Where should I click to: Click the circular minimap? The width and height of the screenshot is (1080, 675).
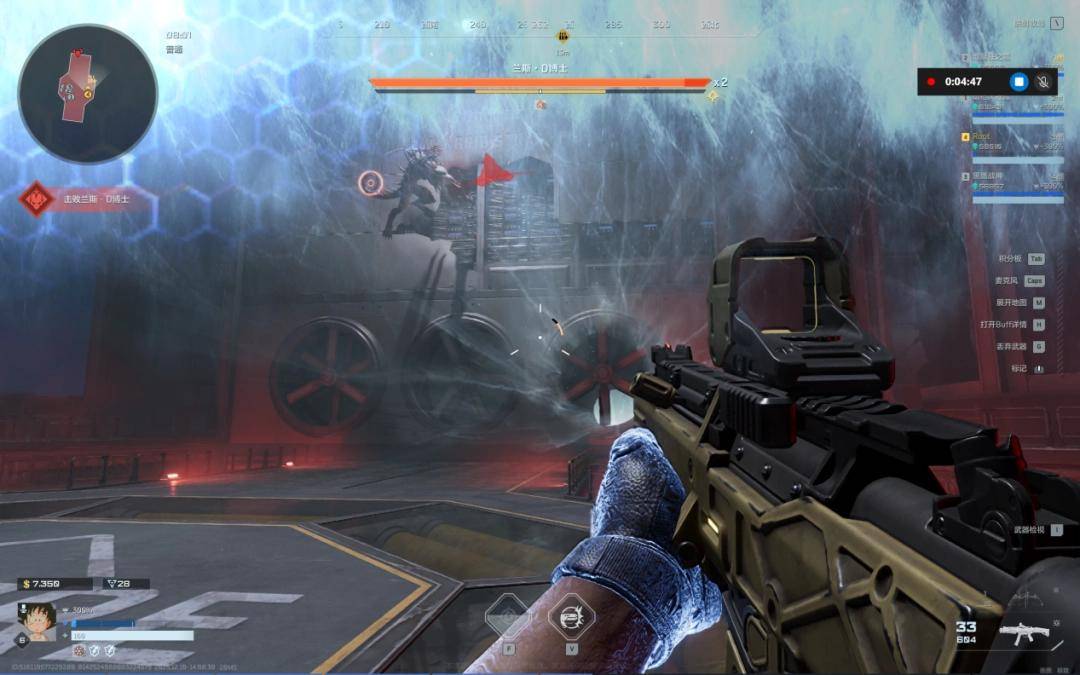[88, 94]
